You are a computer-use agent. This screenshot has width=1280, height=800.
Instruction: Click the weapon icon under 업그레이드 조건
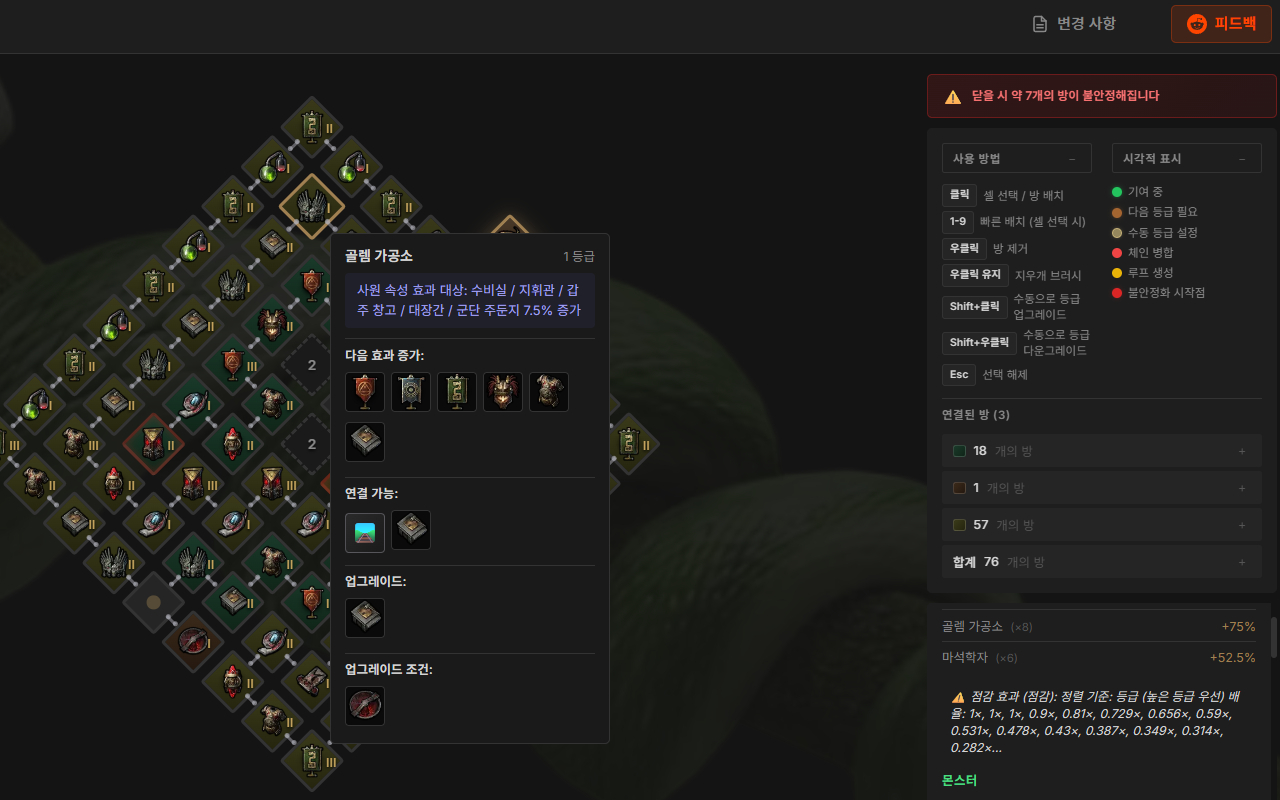pos(365,705)
